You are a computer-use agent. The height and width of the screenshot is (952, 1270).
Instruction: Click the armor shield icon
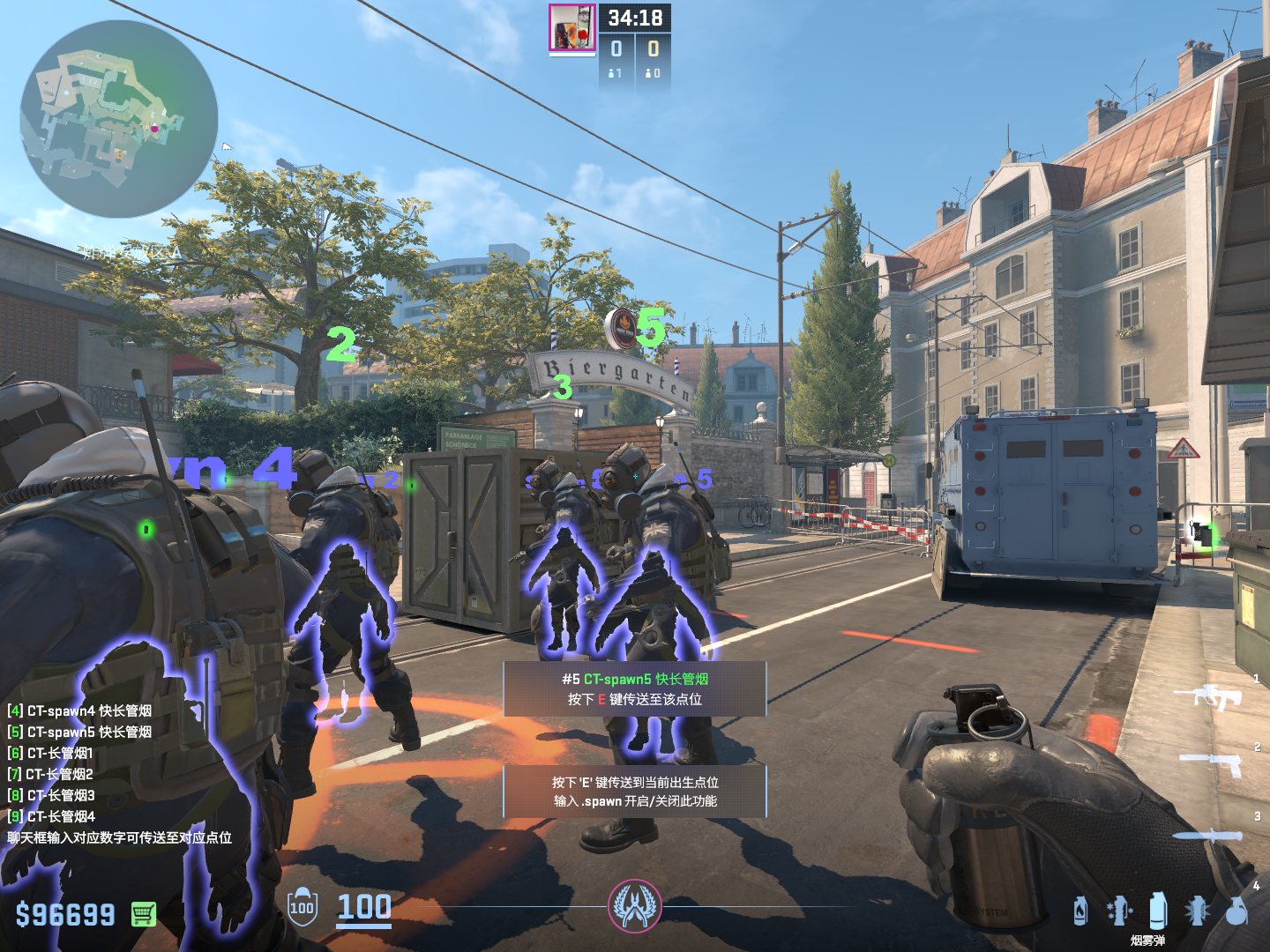point(303,907)
